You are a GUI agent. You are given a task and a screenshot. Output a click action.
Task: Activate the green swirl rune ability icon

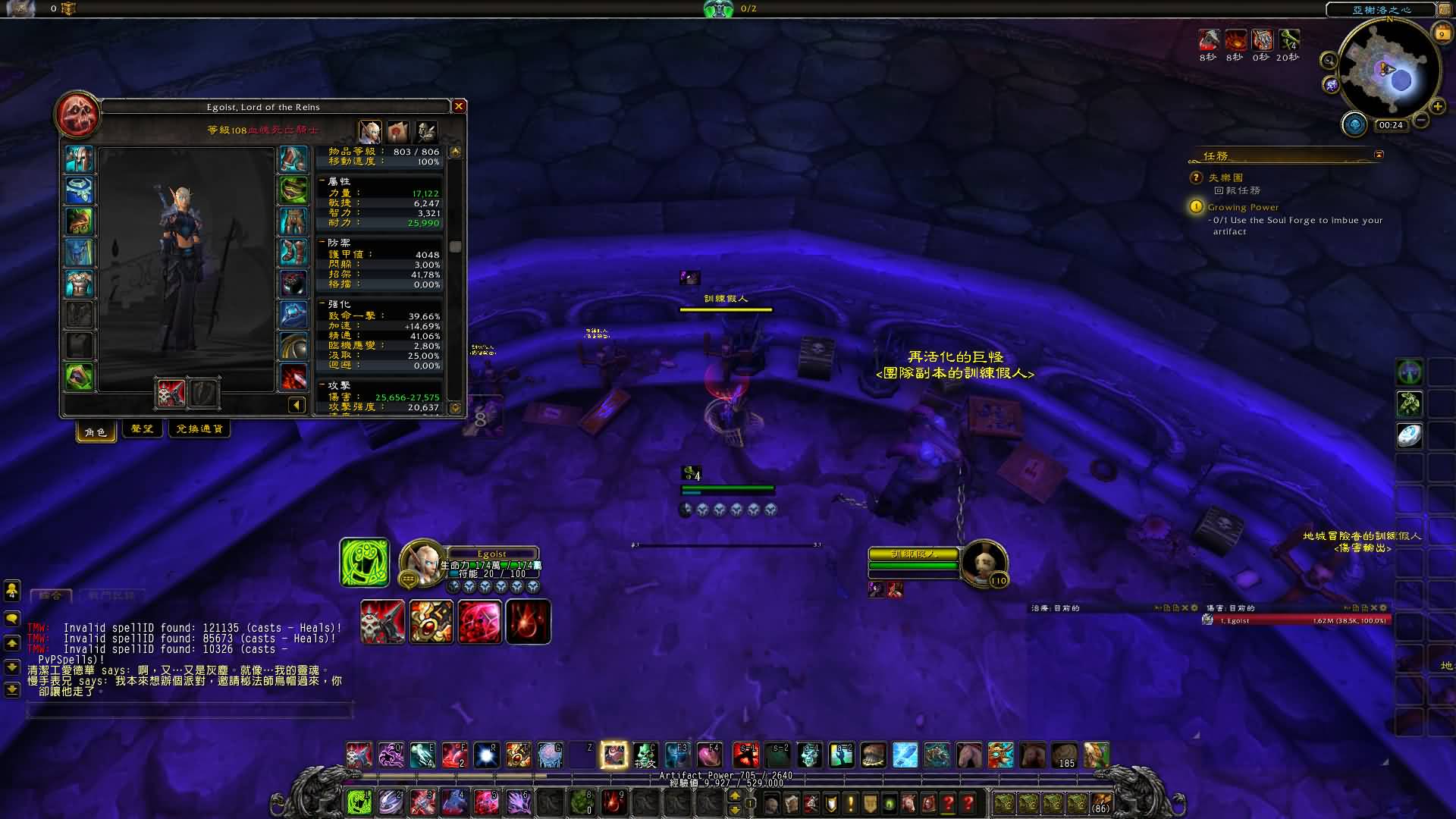click(x=365, y=563)
